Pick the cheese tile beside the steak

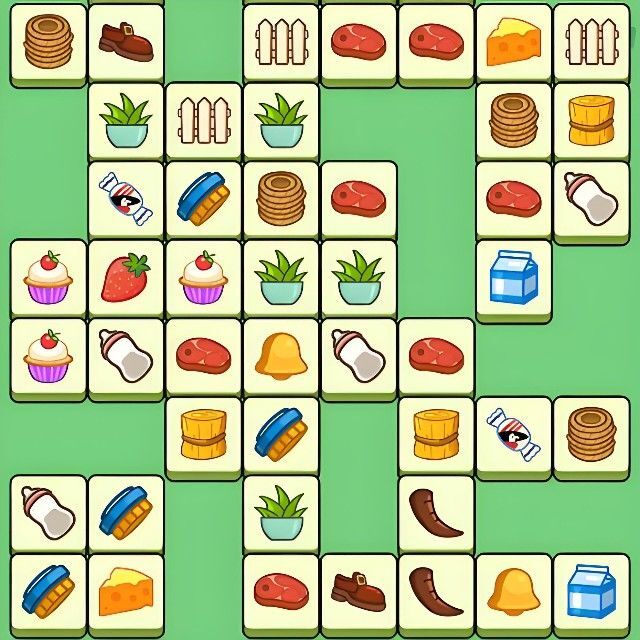pyautogui.click(x=126, y=590)
